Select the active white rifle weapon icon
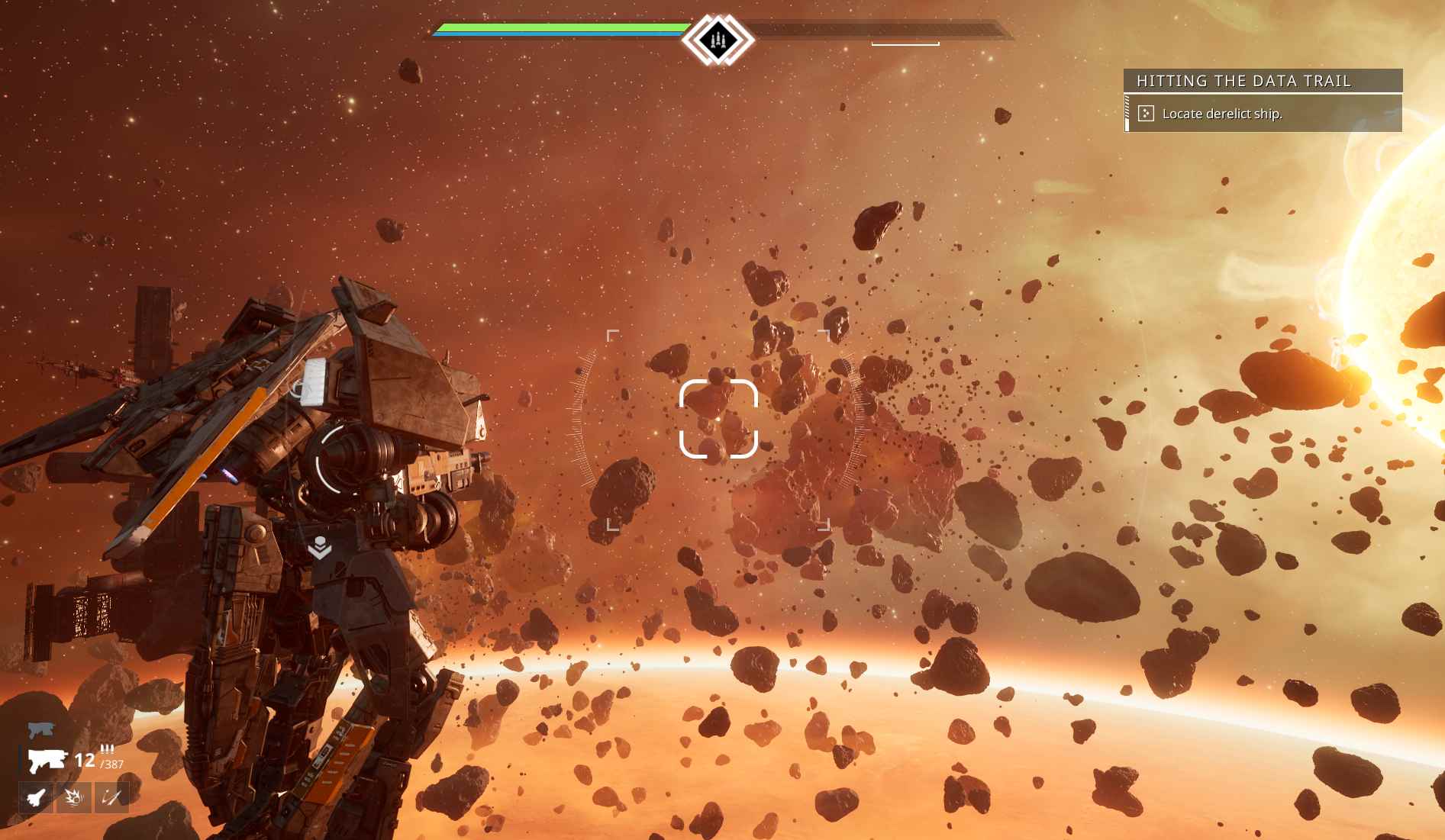The height and width of the screenshot is (840, 1445). (47, 760)
